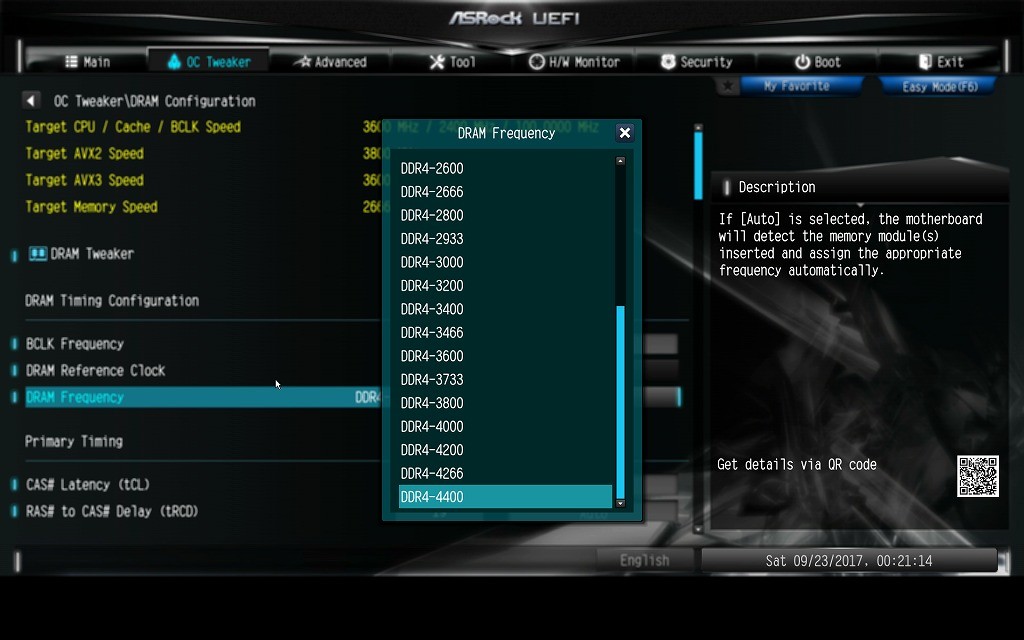The width and height of the screenshot is (1024, 640).
Task: Select the CAS# Latency (tCL) setting
Action: pyautogui.click(x=88, y=485)
